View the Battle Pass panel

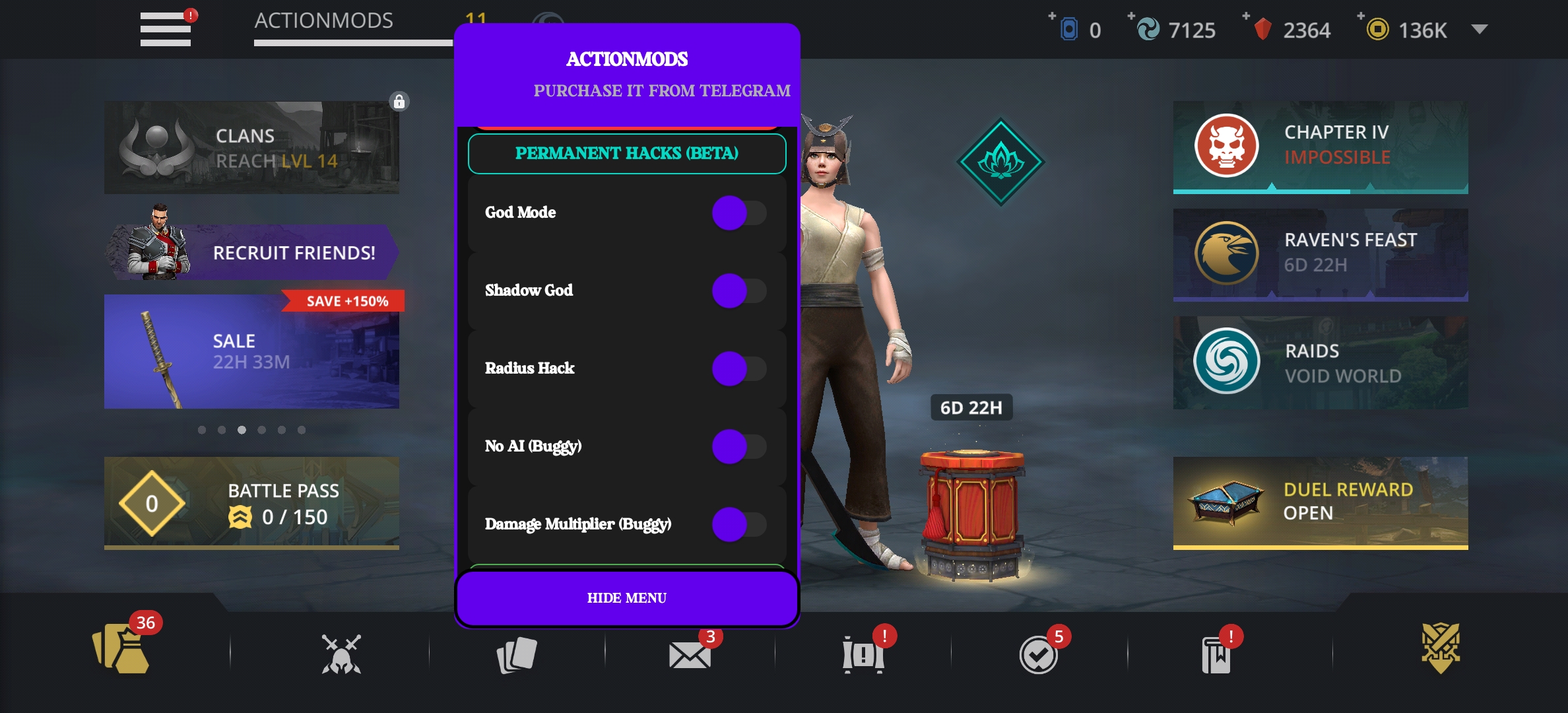[251, 503]
